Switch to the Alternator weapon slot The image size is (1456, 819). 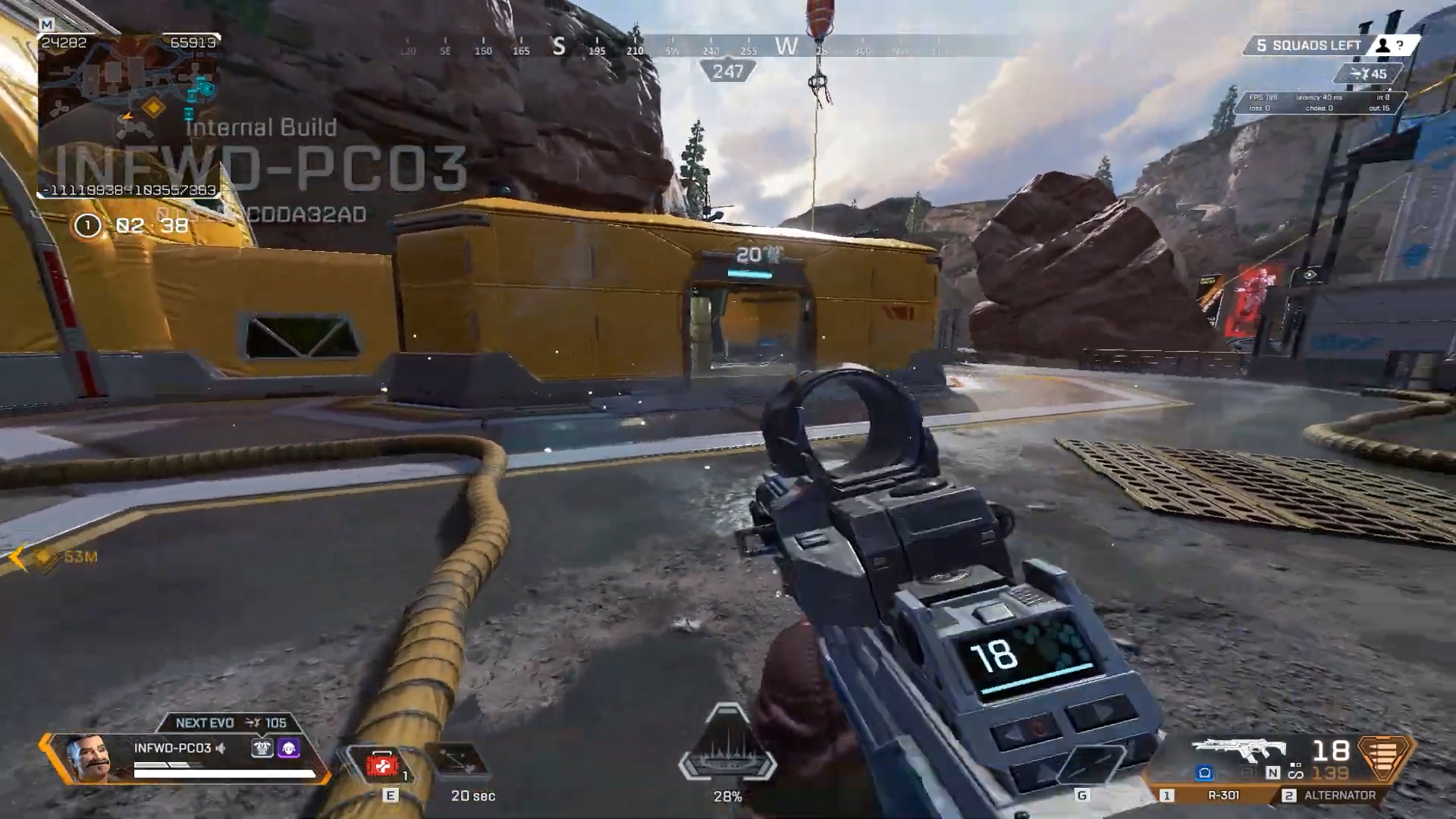point(1338,795)
